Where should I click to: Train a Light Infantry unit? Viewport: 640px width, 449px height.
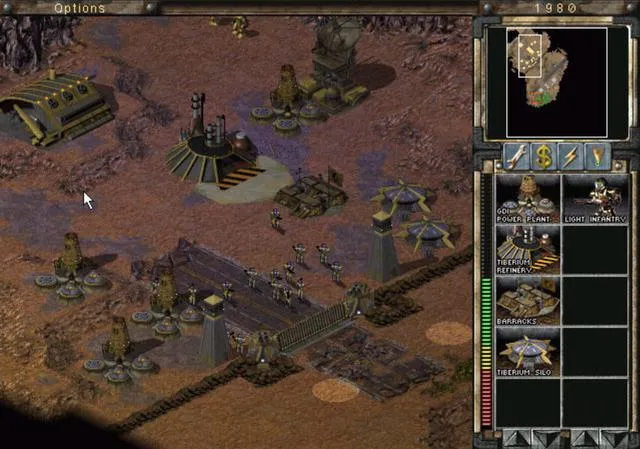point(594,198)
